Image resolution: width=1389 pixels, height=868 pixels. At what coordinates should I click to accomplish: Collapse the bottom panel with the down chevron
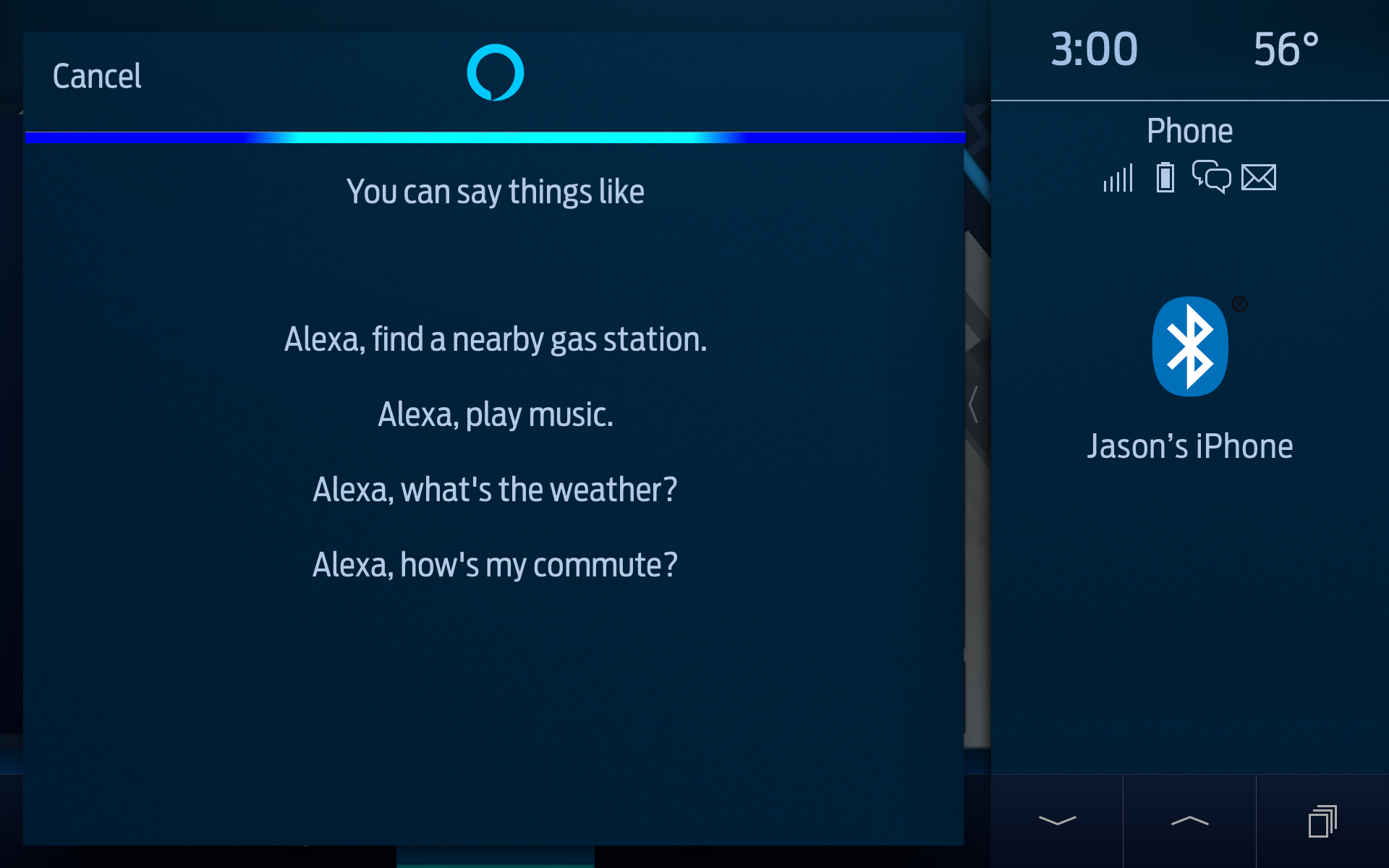pos(1057,820)
